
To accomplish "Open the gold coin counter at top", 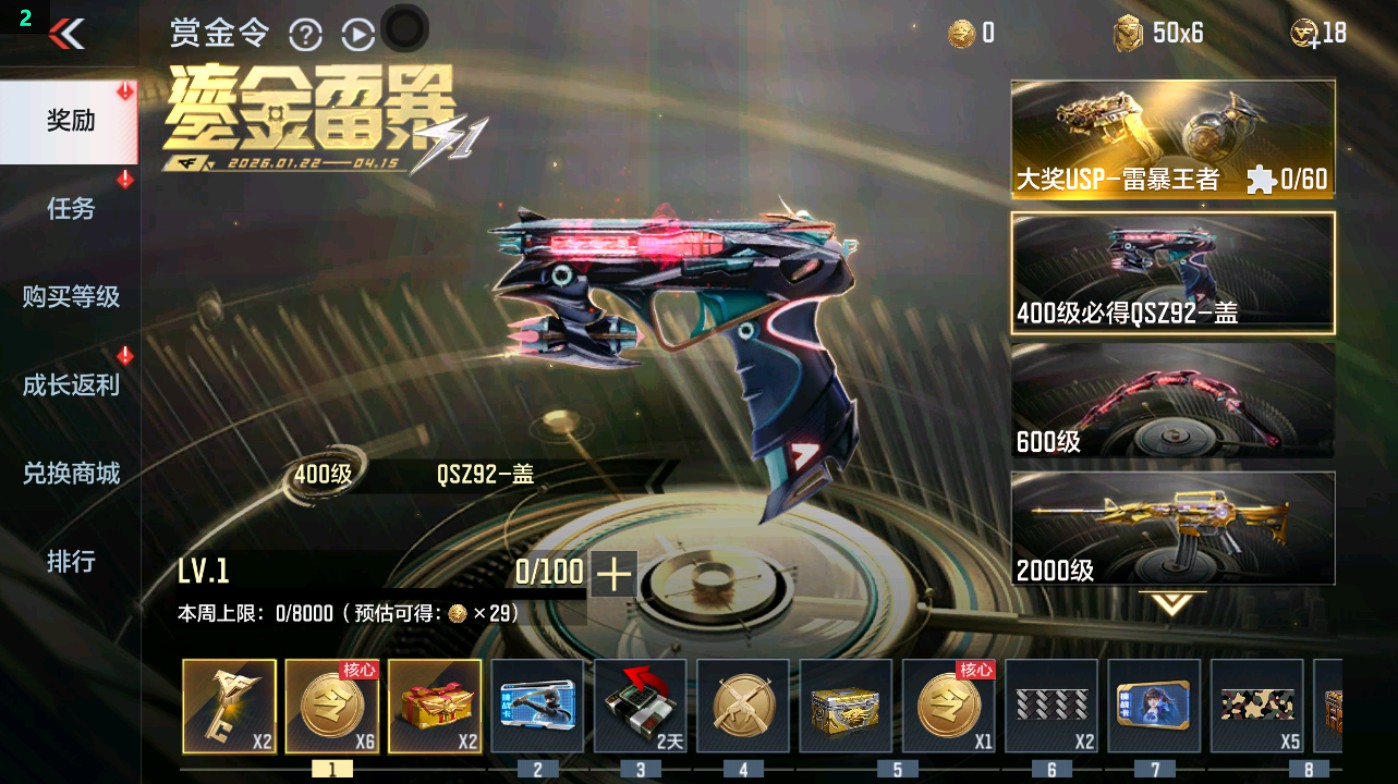I will point(960,32).
